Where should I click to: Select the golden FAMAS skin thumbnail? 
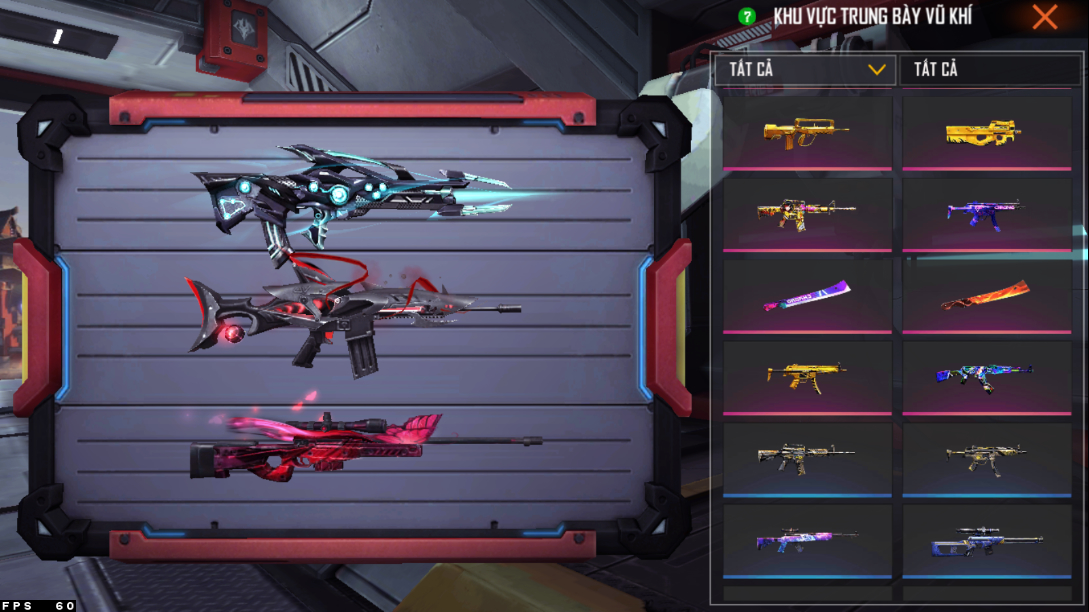[x=806, y=133]
